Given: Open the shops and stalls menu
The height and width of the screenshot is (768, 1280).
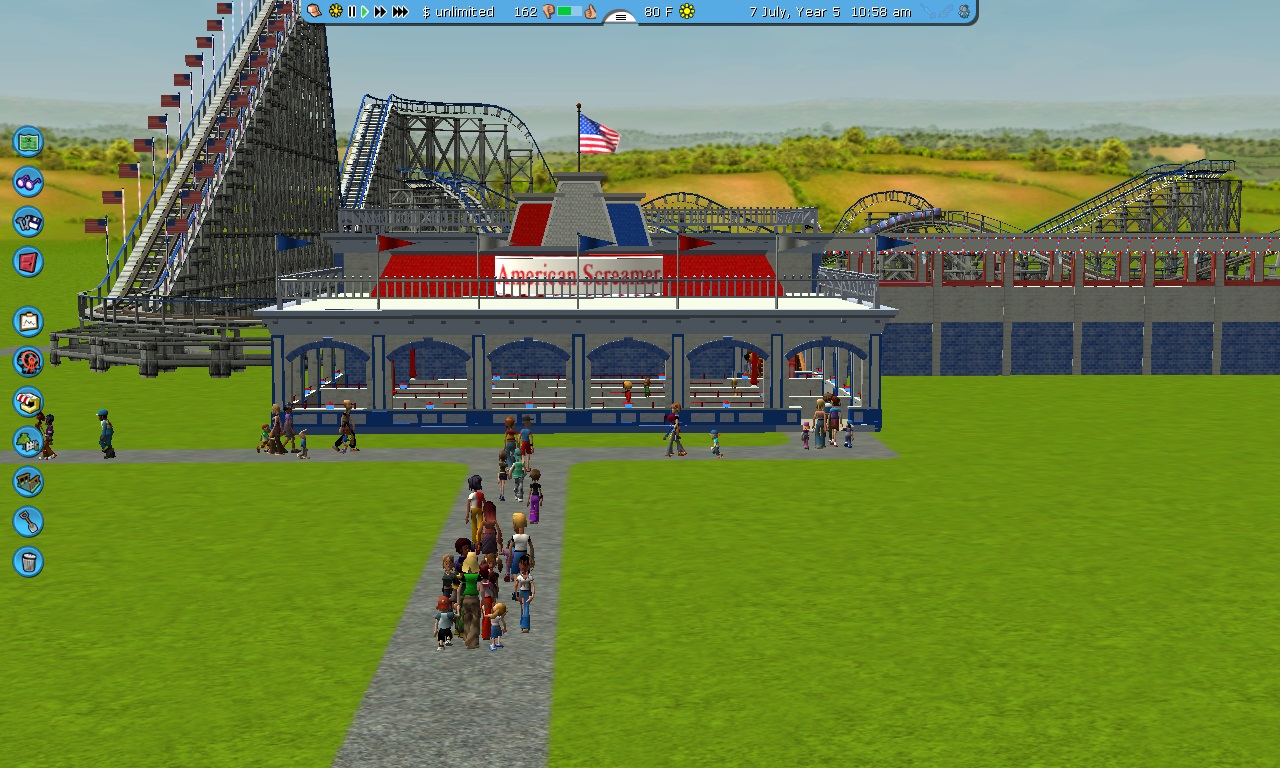Looking at the screenshot, I should (x=28, y=401).
